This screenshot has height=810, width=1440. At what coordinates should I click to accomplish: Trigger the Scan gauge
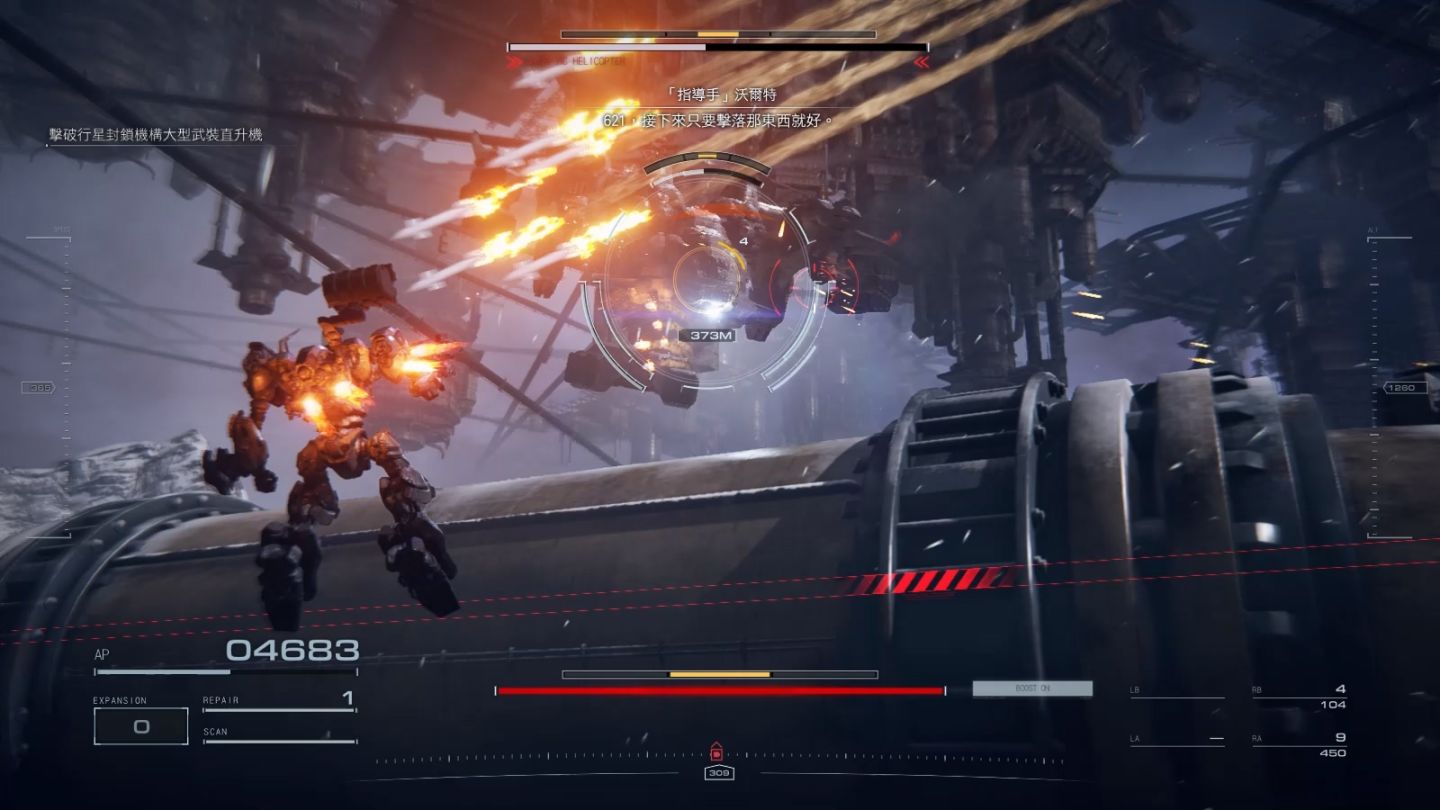tap(279, 735)
